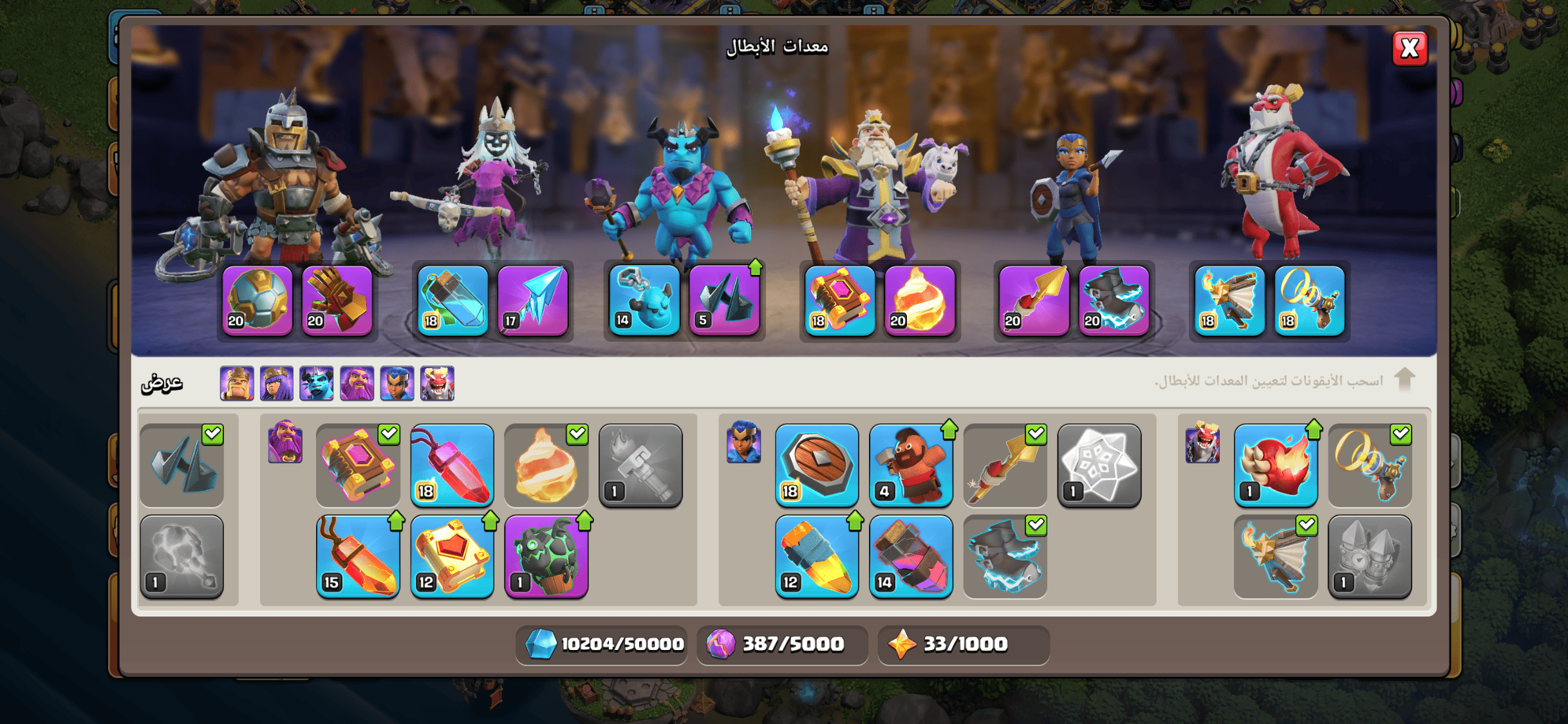The height and width of the screenshot is (724, 1568).
Task: Choose the Haste Vial level 14
Action: (911, 556)
